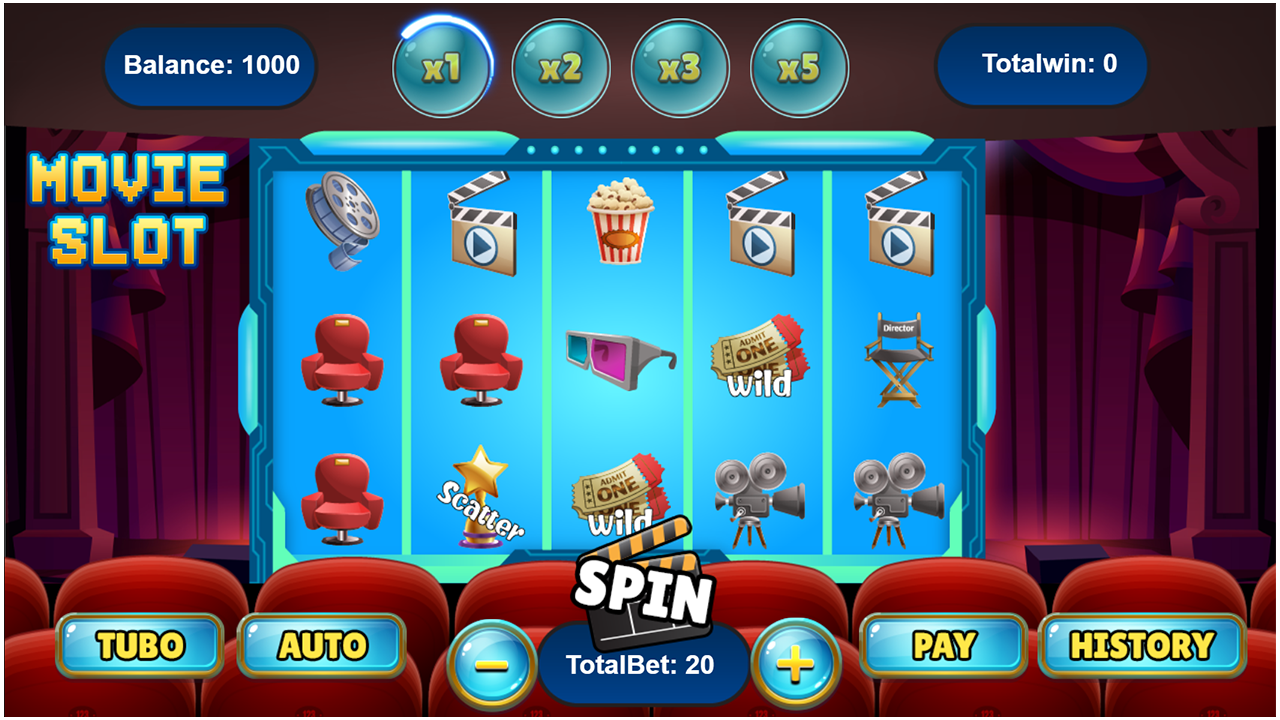
Task: Select the x2 bet multiplier
Action: [x=561, y=66]
